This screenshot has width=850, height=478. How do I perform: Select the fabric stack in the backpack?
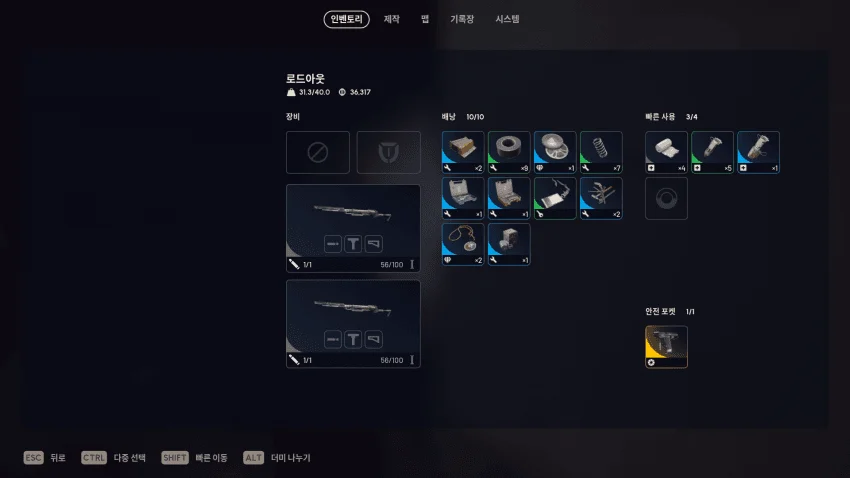click(x=463, y=152)
